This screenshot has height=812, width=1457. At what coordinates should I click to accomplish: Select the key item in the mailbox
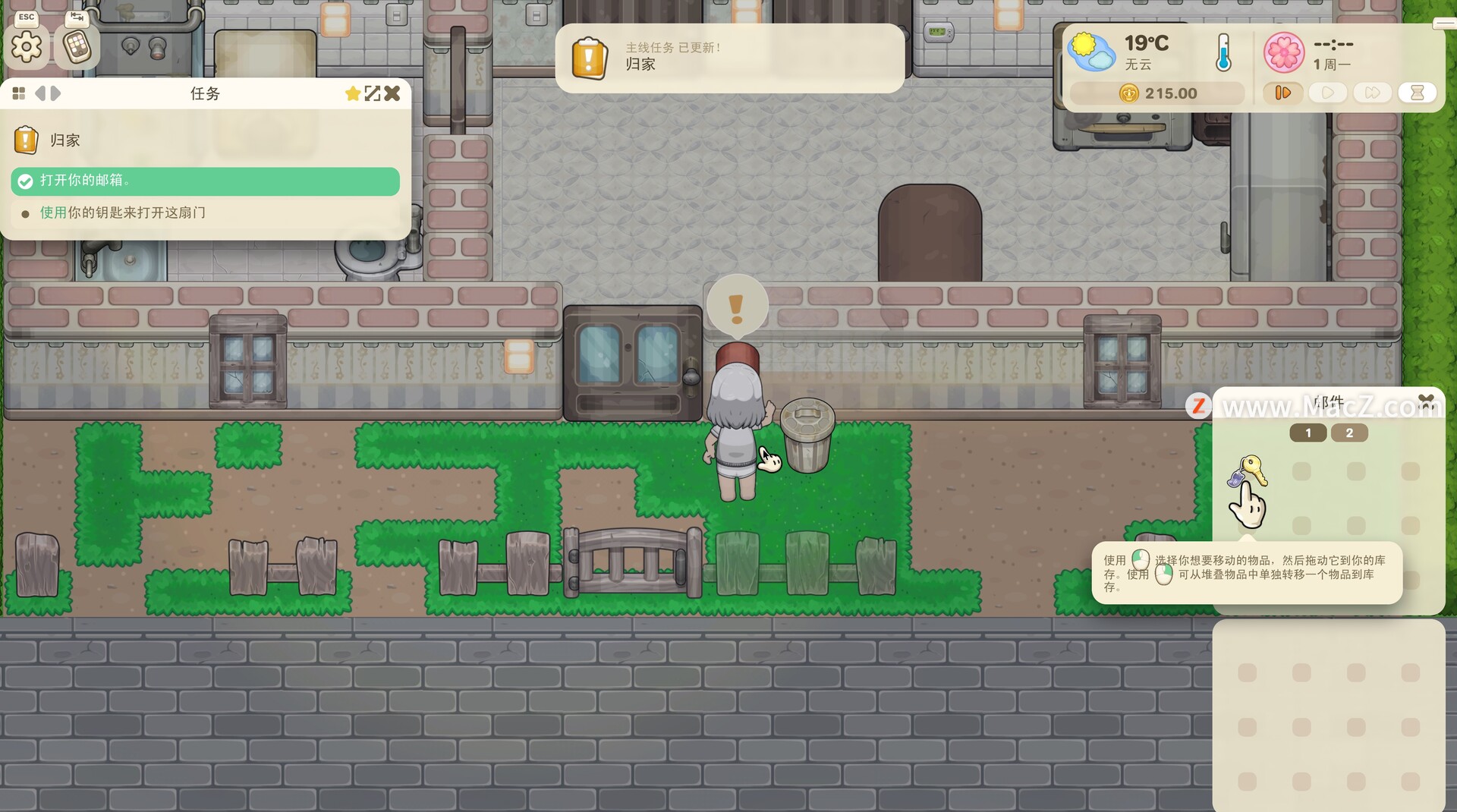pos(1248,471)
